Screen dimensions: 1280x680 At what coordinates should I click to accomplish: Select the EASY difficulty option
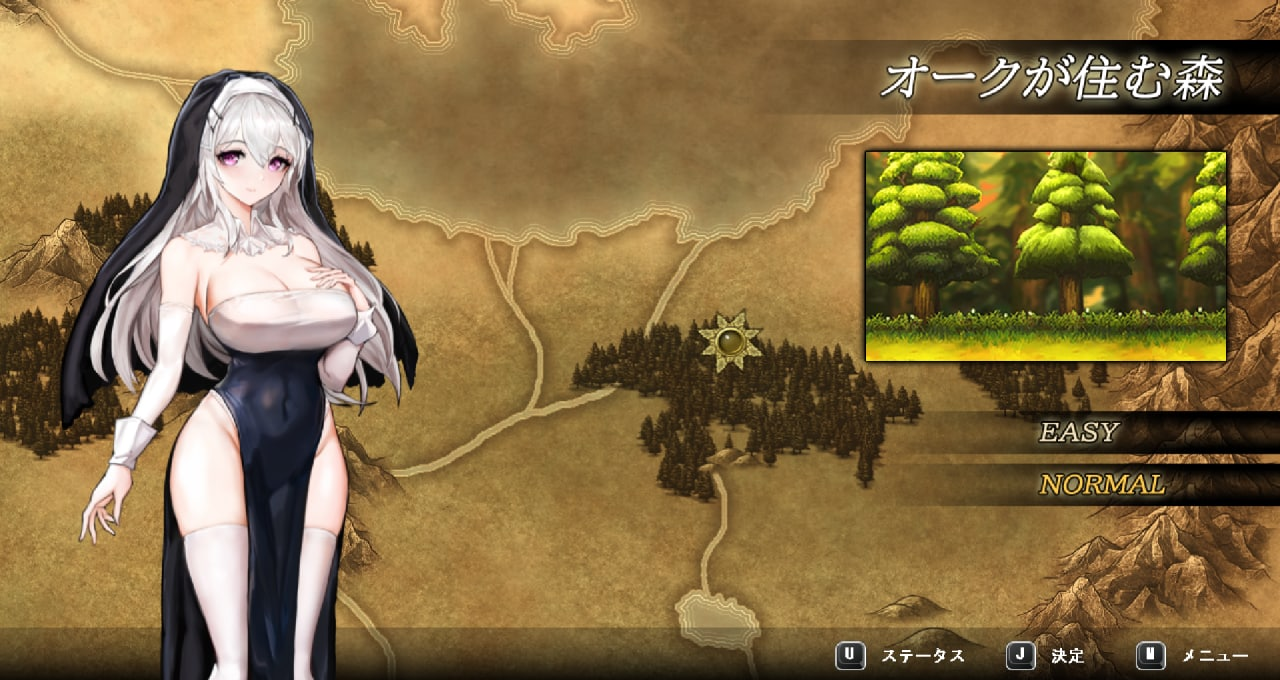pyautogui.click(x=1078, y=433)
